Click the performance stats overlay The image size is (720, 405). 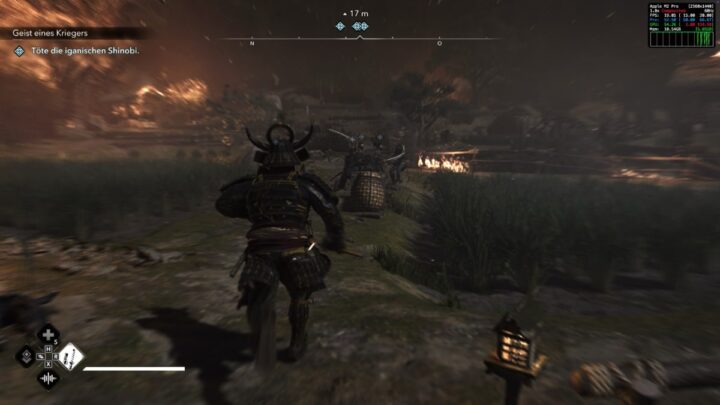click(x=681, y=24)
